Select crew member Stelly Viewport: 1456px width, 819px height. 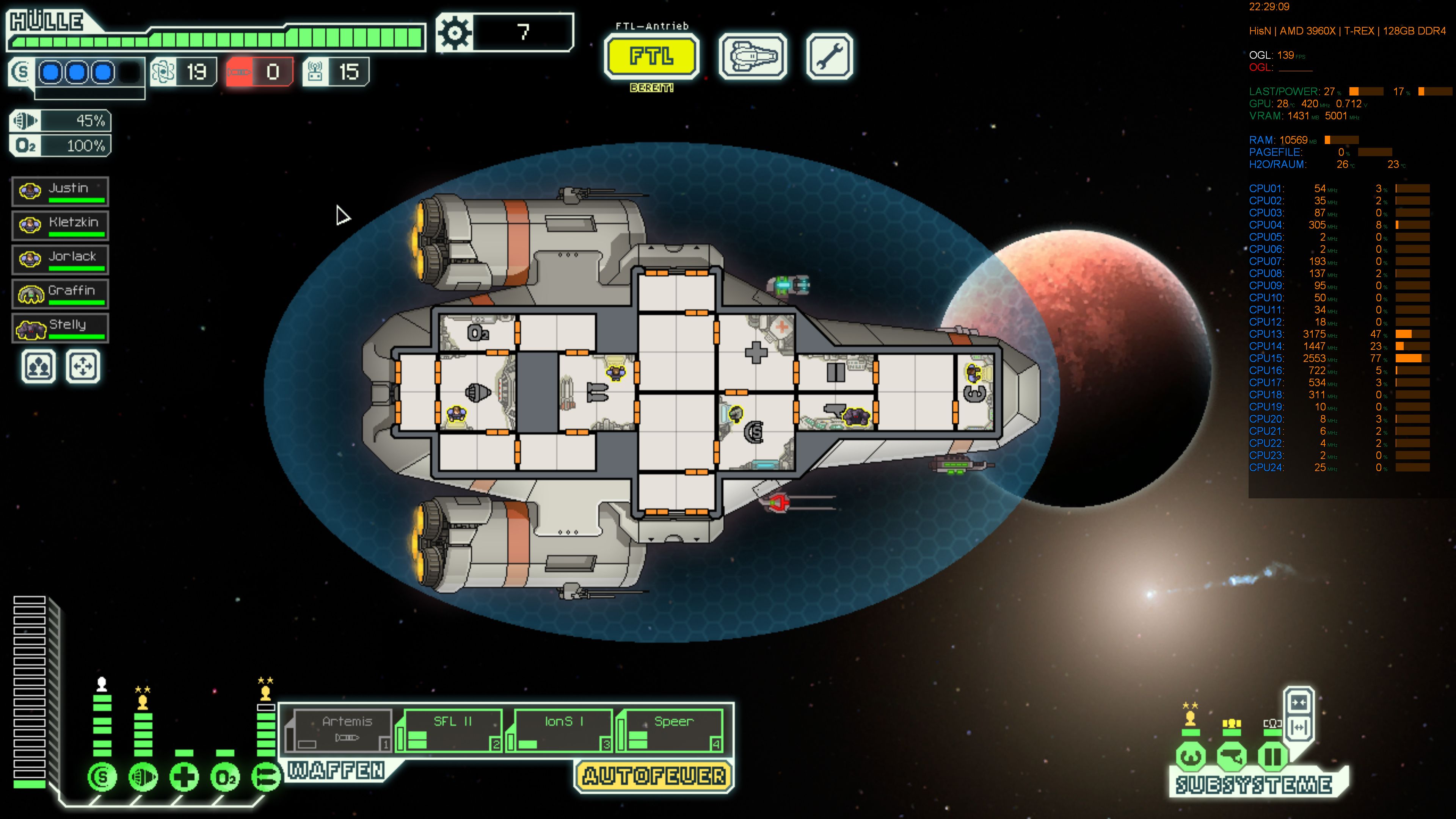coord(60,327)
